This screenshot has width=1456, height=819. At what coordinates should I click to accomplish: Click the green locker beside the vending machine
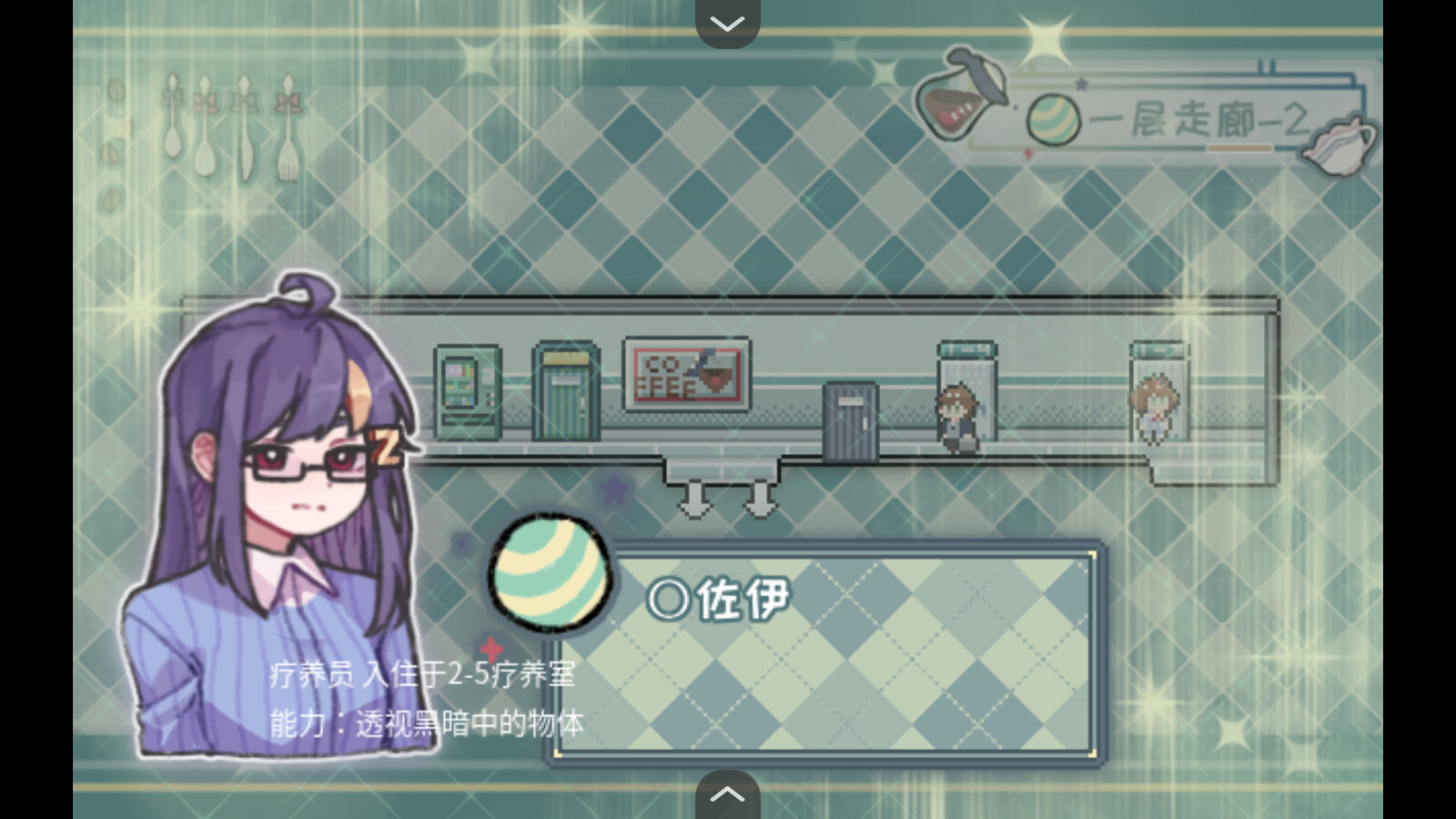564,391
